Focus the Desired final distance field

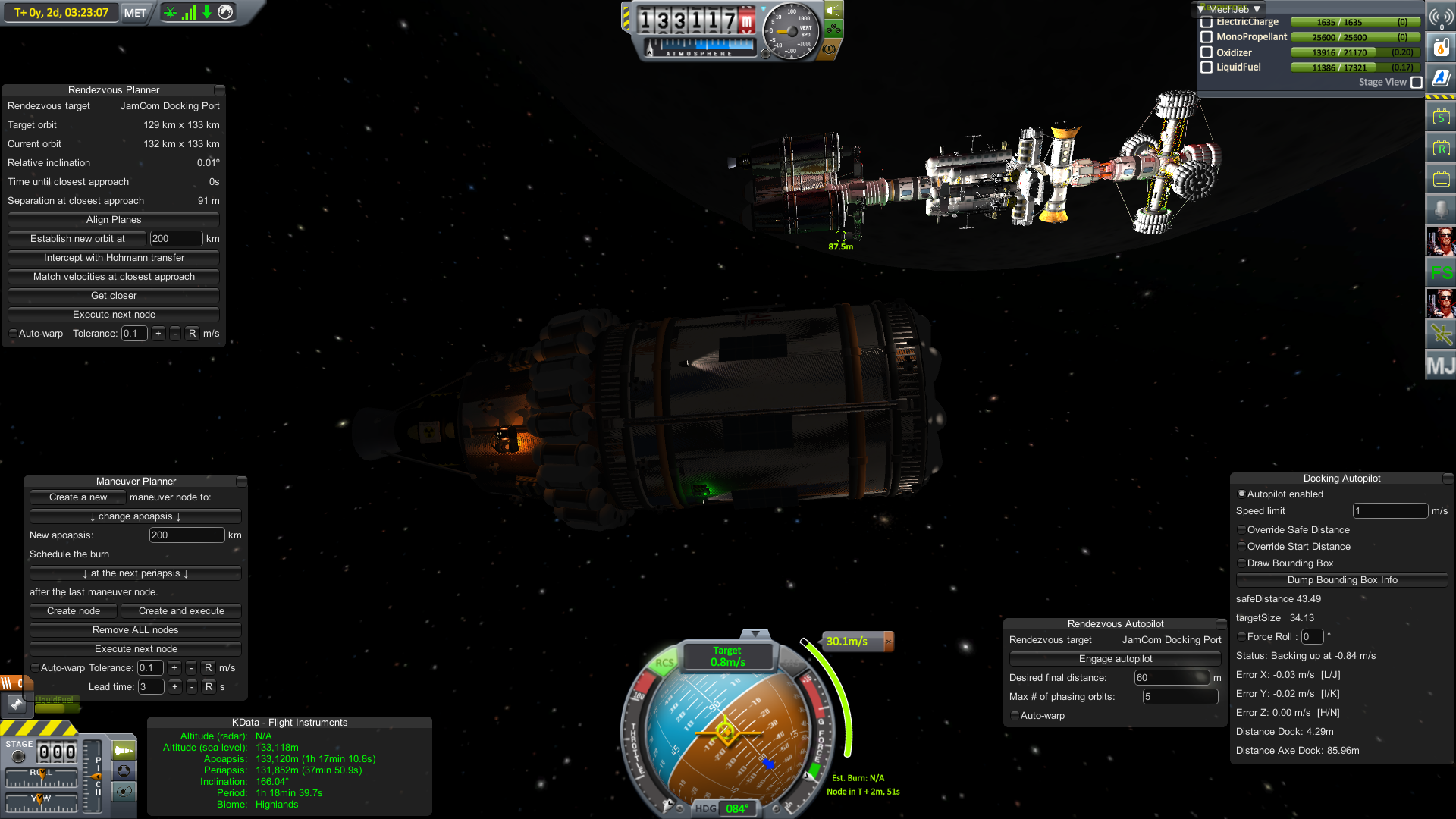tap(1171, 678)
